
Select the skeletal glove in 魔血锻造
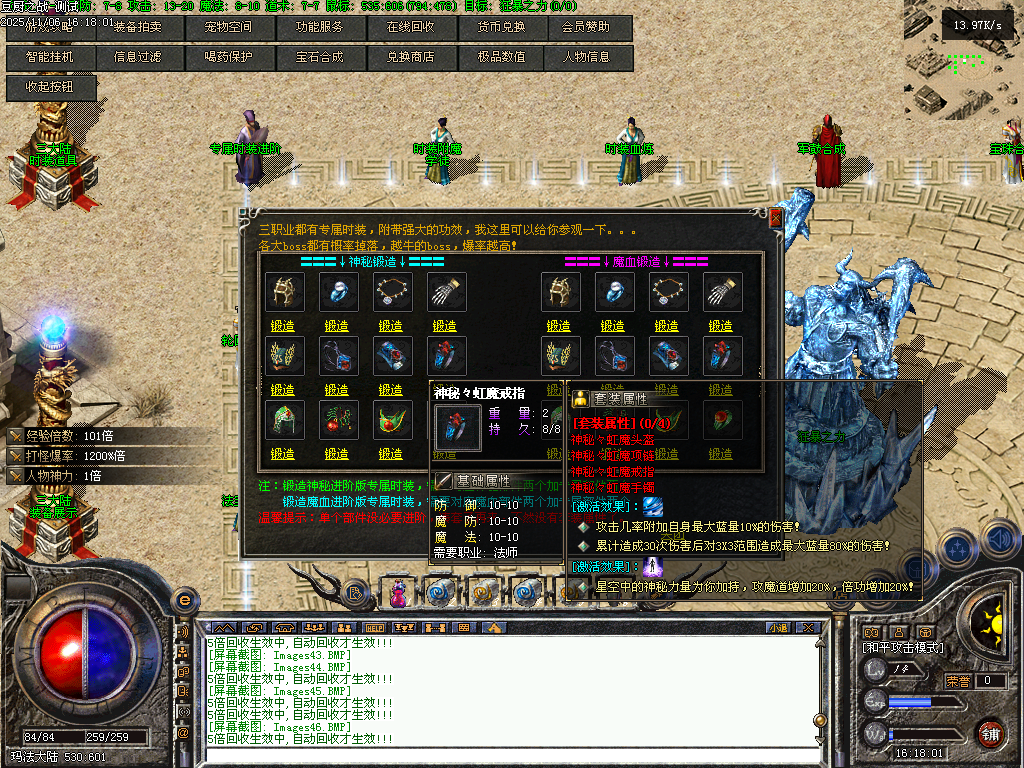[x=720, y=291]
